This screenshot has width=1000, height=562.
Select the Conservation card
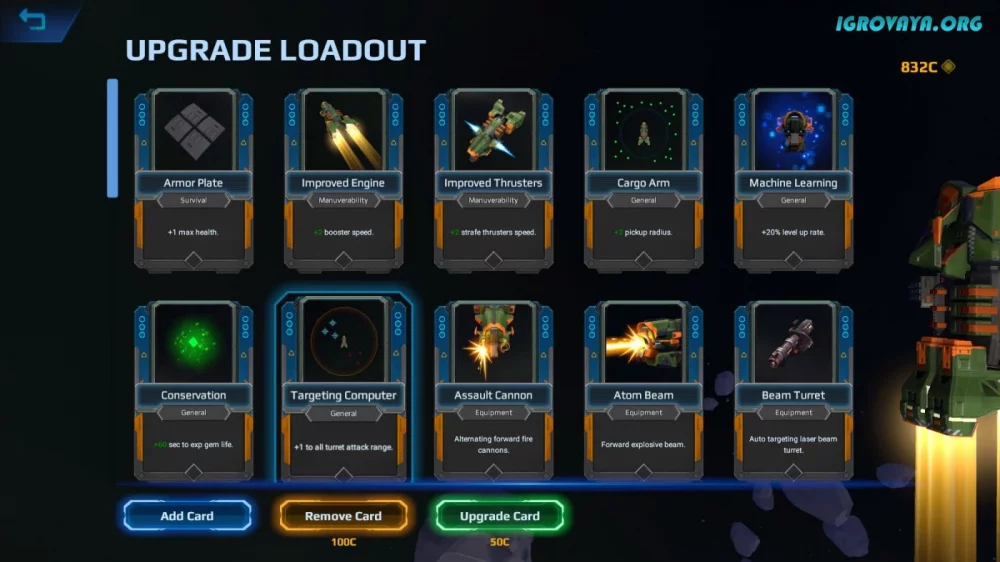[x=193, y=390]
